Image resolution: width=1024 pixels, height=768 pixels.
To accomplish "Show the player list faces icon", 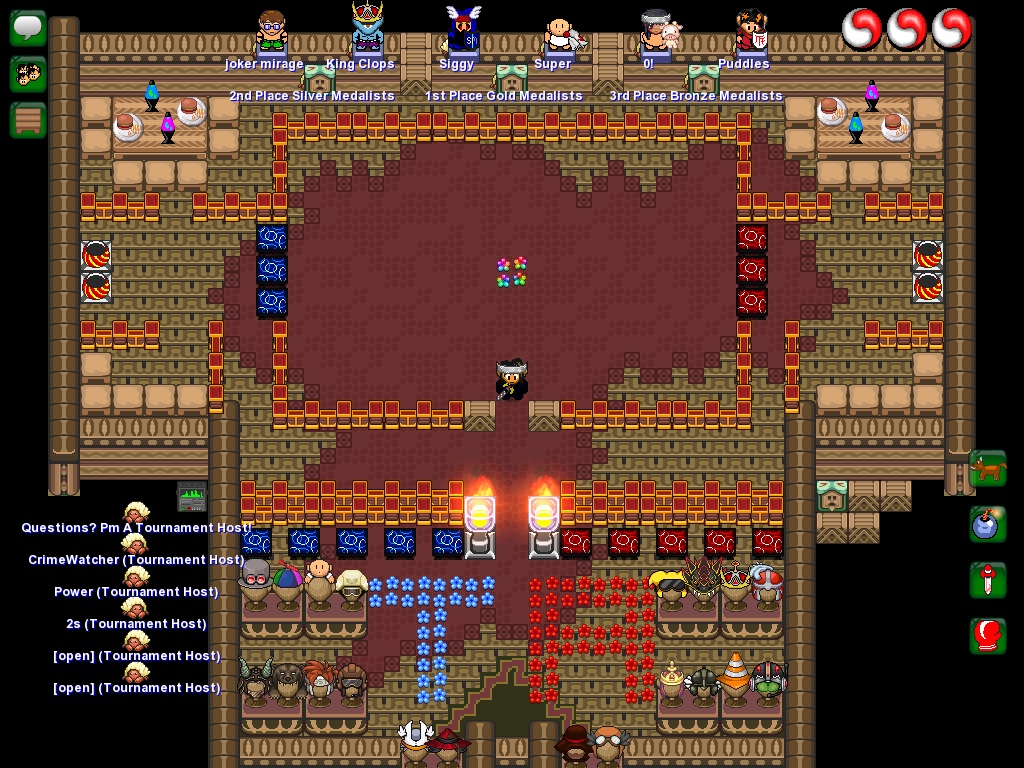I will point(28,74).
